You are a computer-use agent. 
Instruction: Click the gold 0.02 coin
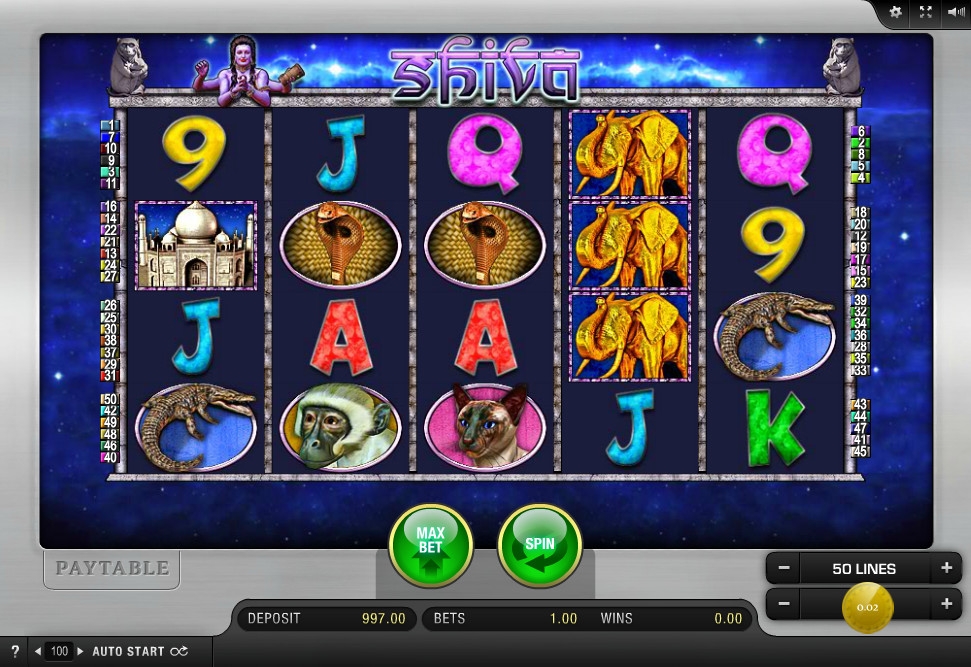click(x=866, y=606)
